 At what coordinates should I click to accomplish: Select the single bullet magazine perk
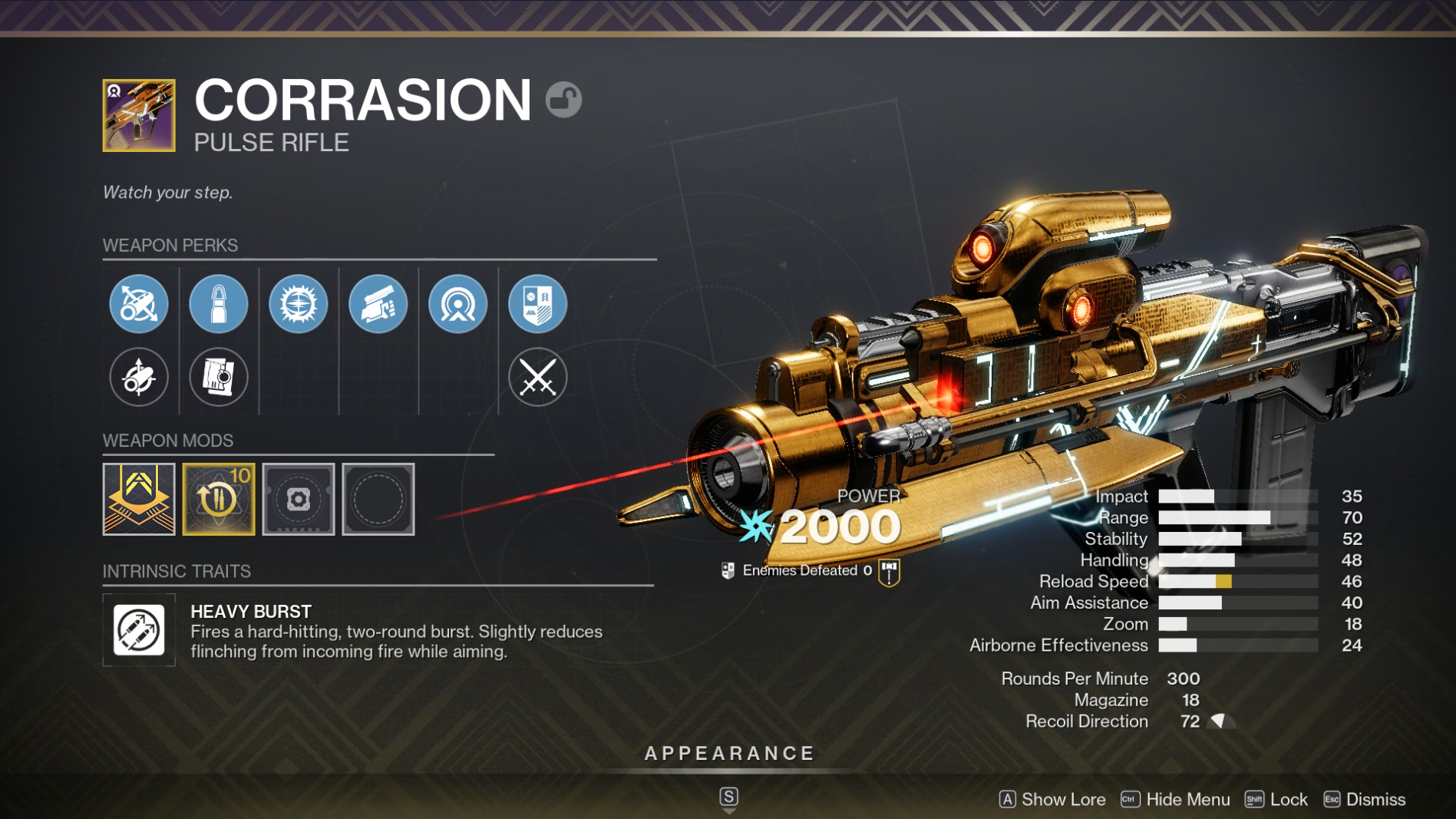pyautogui.click(x=219, y=304)
